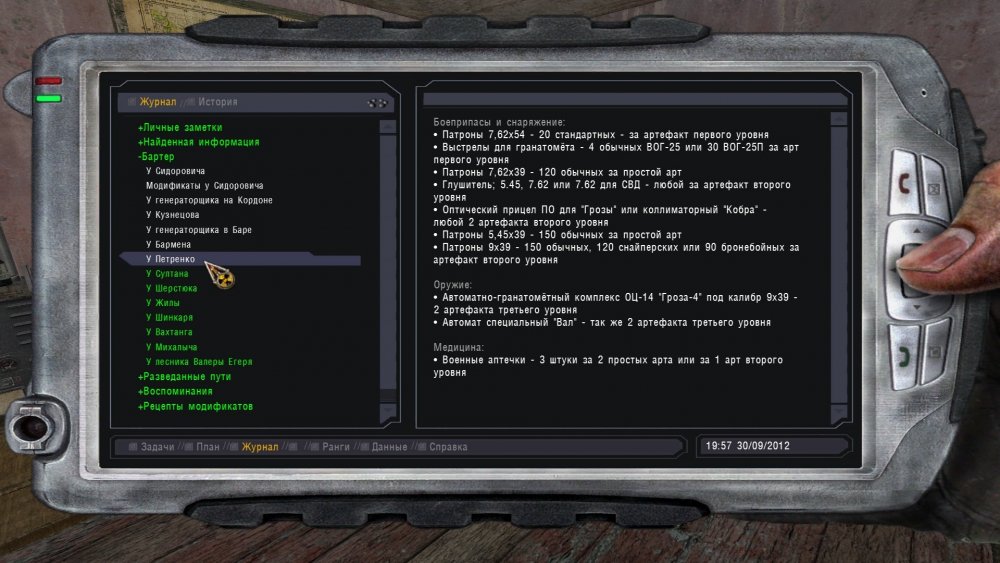Switch to the История tab
The height and width of the screenshot is (563, 1000).
tap(217, 102)
